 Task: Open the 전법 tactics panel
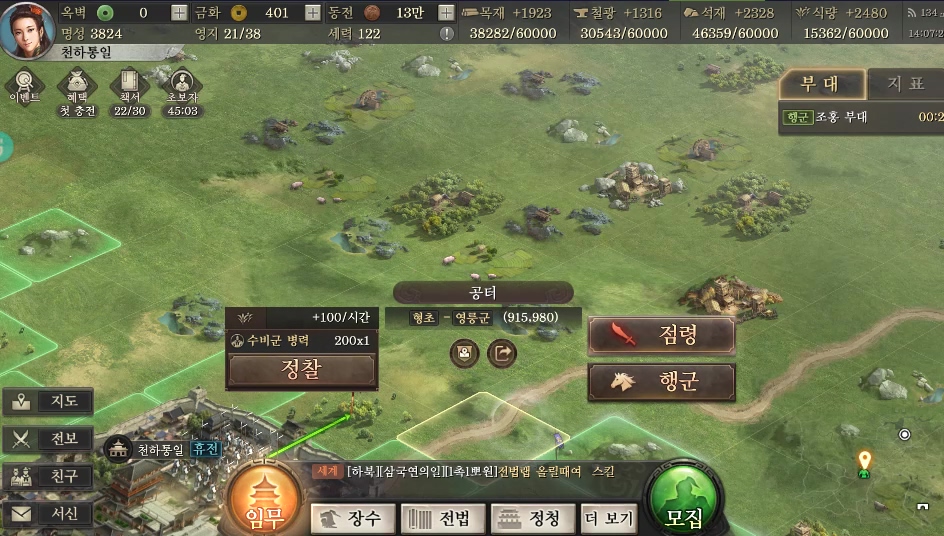(x=442, y=518)
